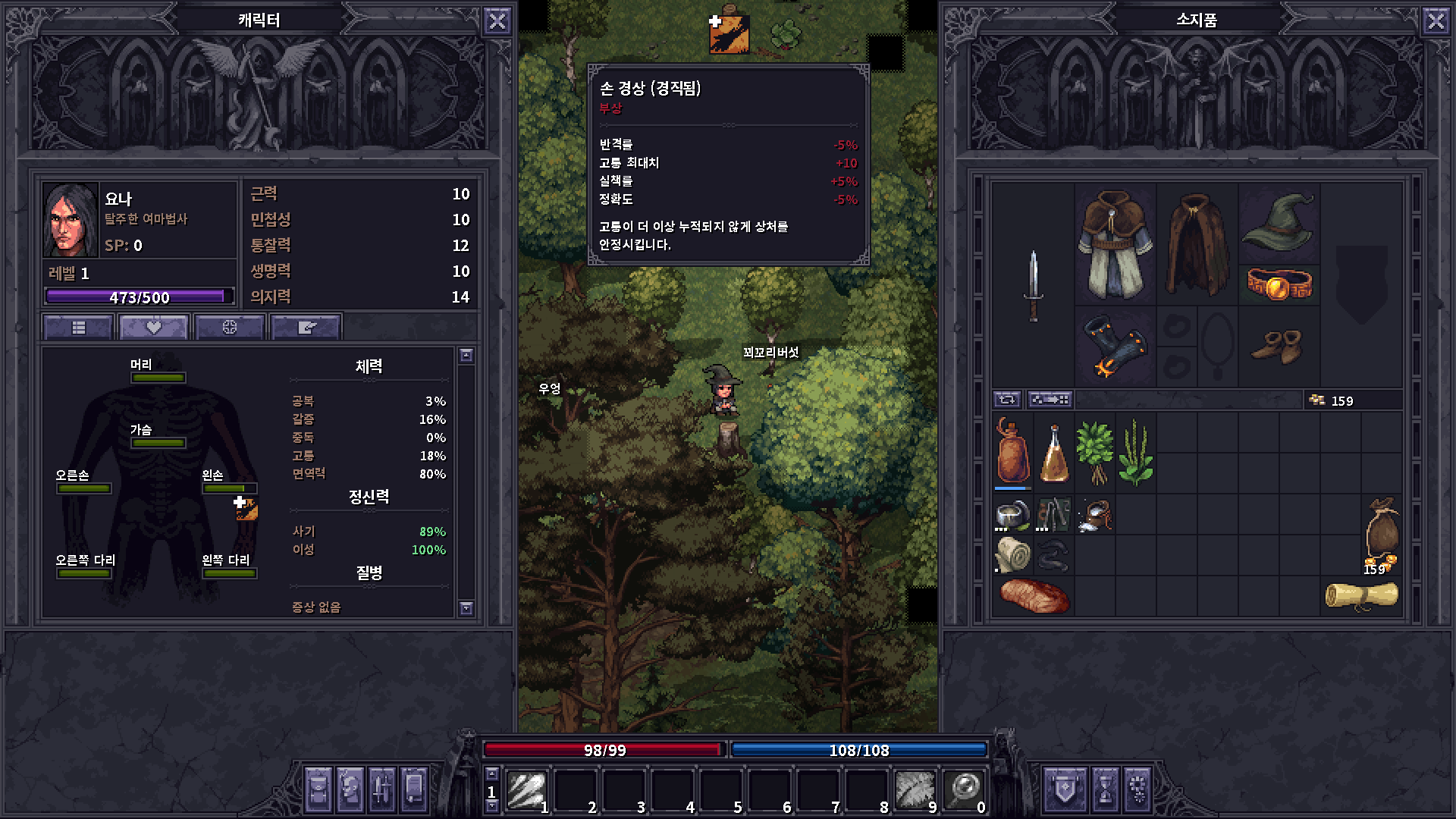1456x819 pixels.
Task: Choose the green witch hat slot
Action: [x=1278, y=221]
